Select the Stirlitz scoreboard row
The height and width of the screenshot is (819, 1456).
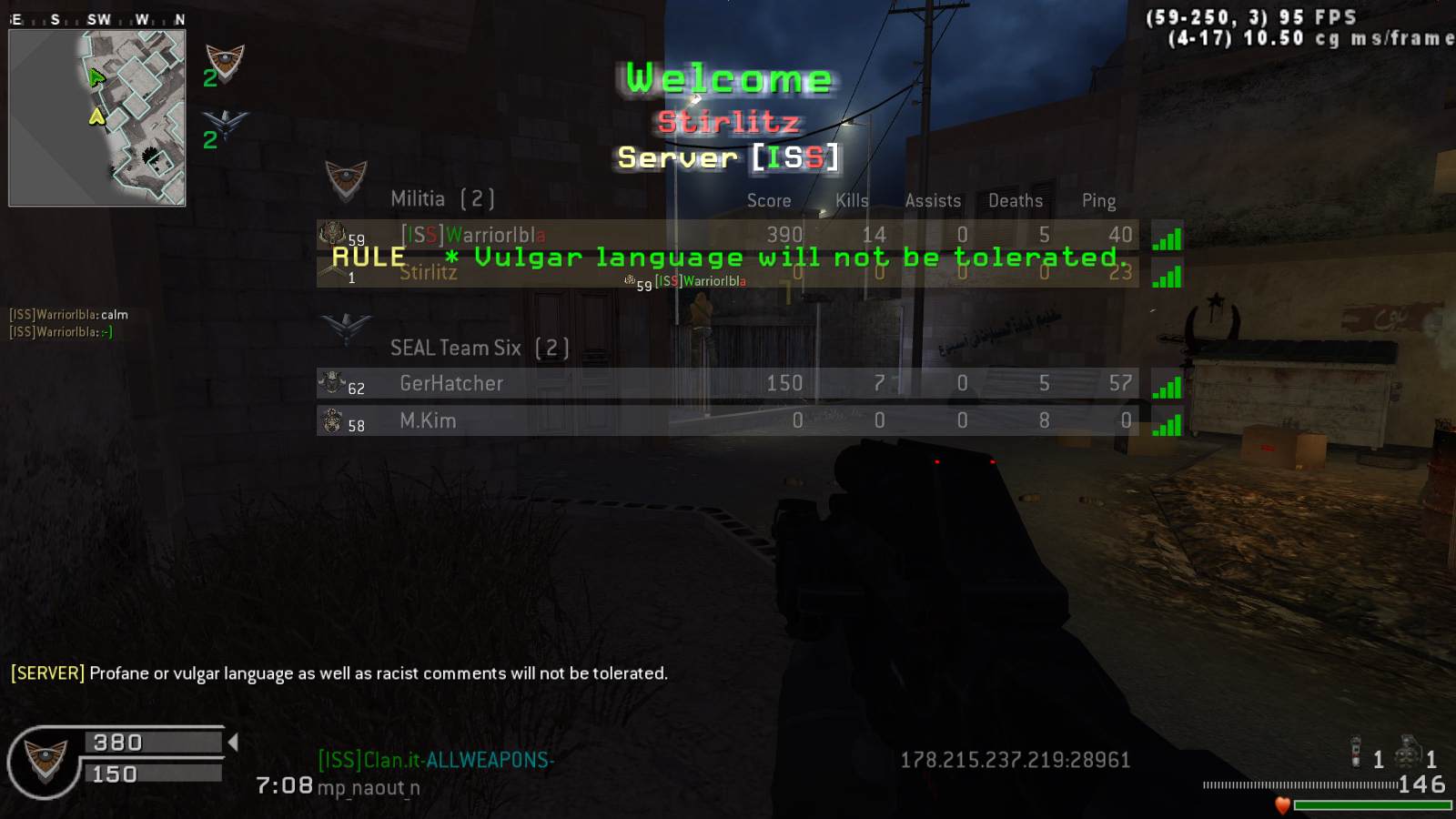click(x=726, y=273)
